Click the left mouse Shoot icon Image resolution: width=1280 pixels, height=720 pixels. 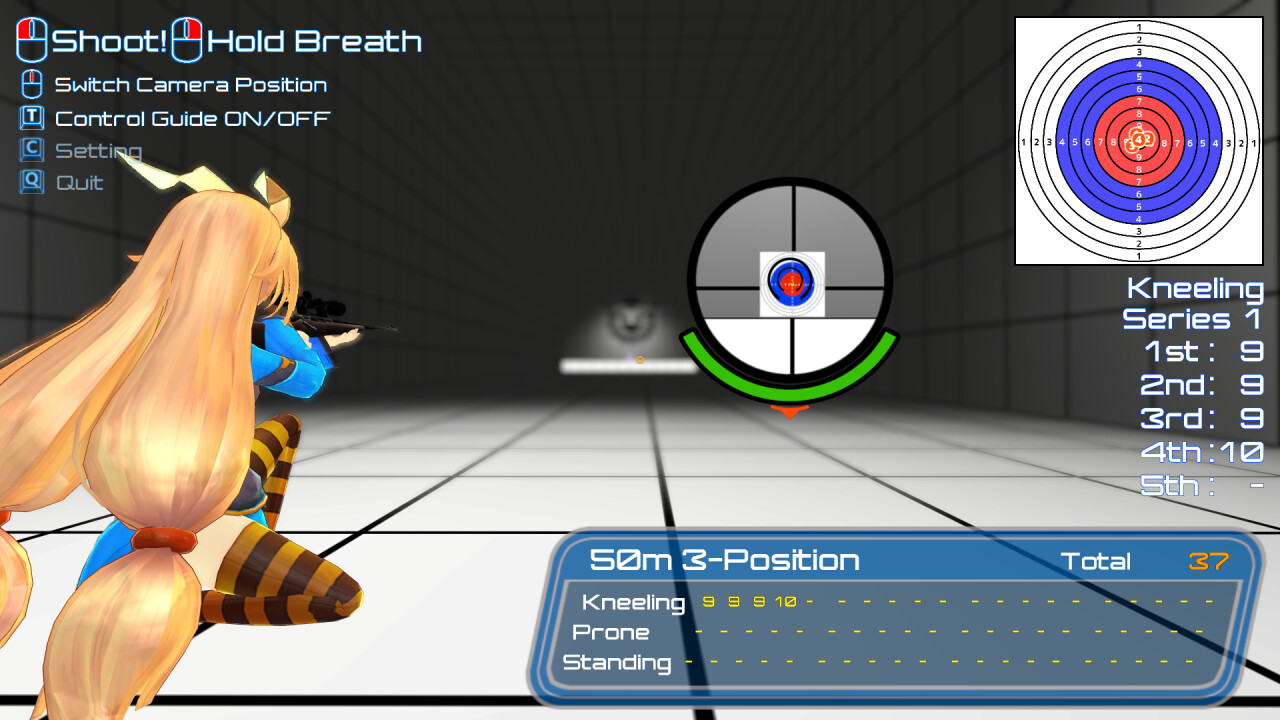coord(32,40)
